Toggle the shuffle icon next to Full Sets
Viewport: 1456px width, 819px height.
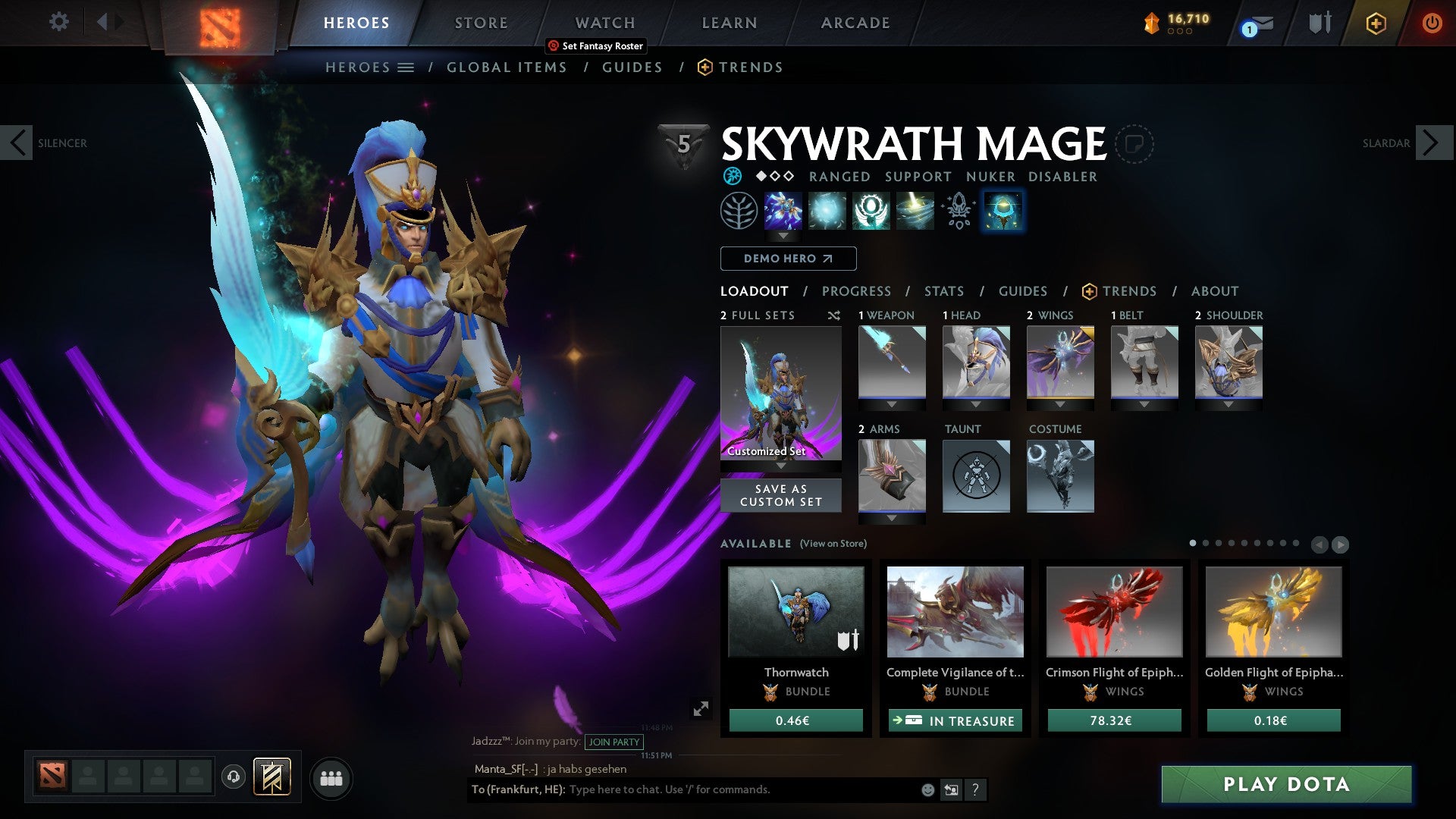point(834,315)
